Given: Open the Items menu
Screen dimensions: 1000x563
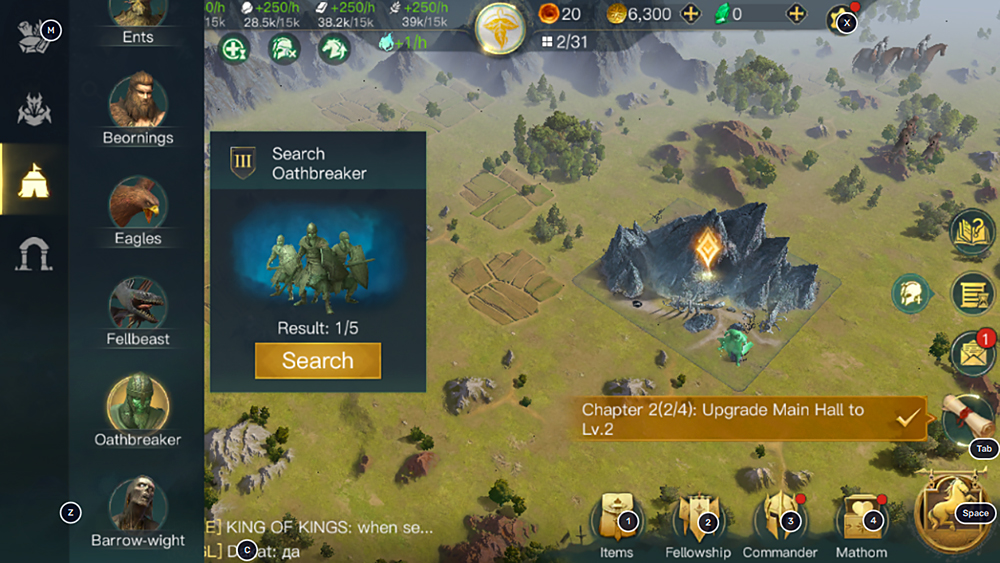Looking at the screenshot, I should 616,521.
